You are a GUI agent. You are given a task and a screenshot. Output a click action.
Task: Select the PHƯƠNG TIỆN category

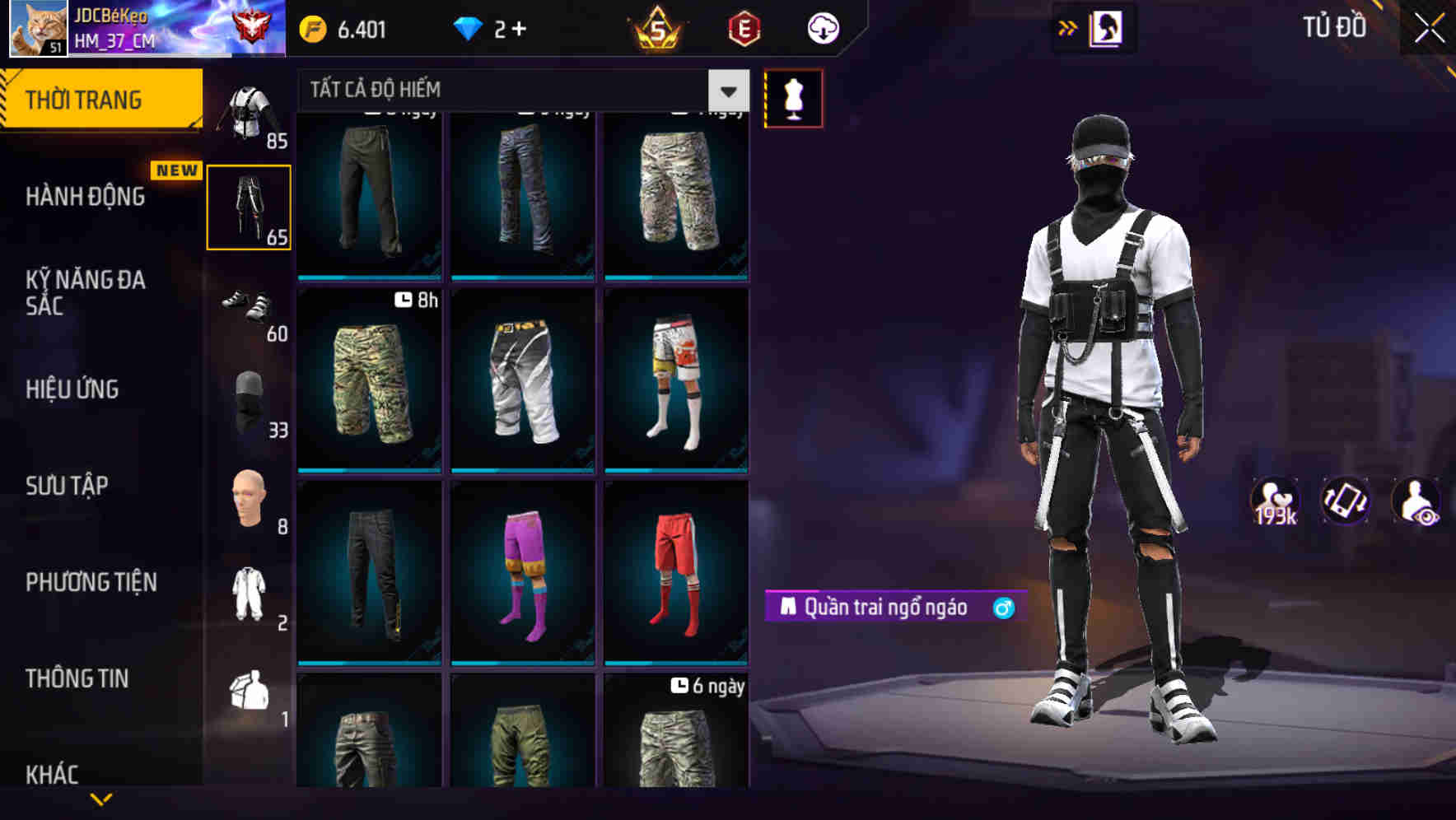(x=91, y=582)
